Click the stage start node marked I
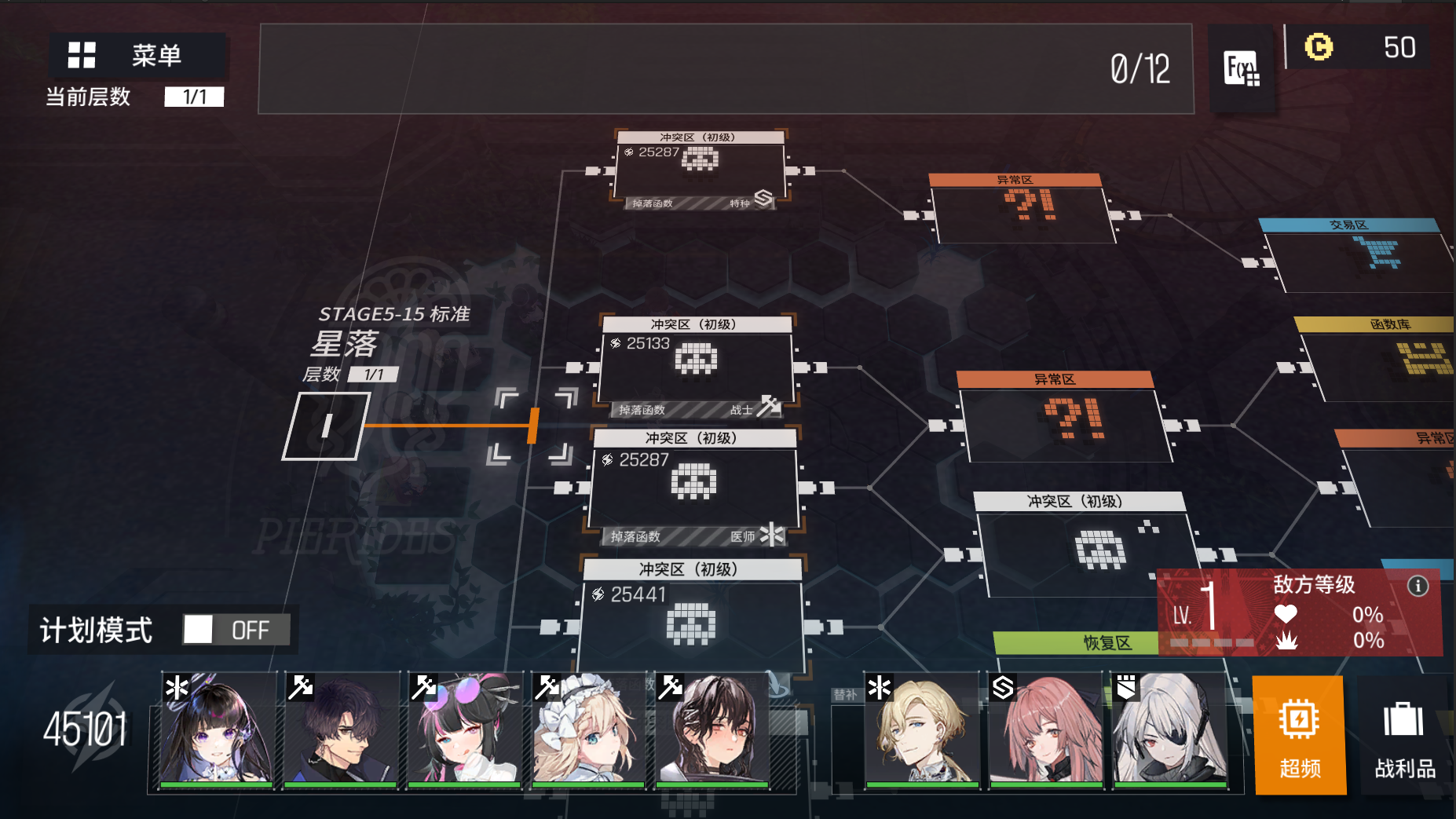 coord(325,426)
